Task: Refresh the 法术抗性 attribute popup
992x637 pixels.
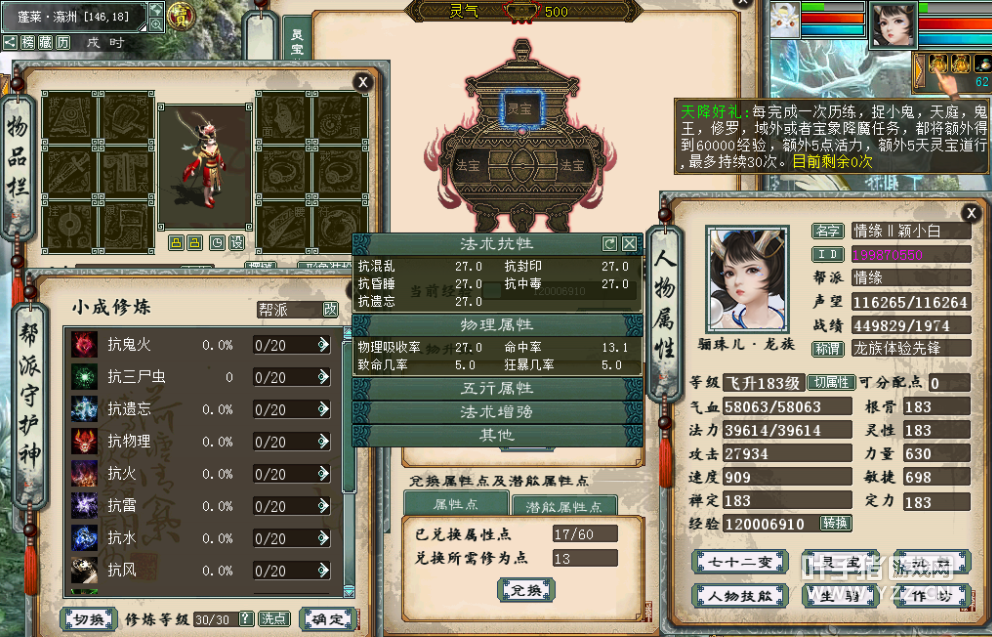Action: coord(609,243)
